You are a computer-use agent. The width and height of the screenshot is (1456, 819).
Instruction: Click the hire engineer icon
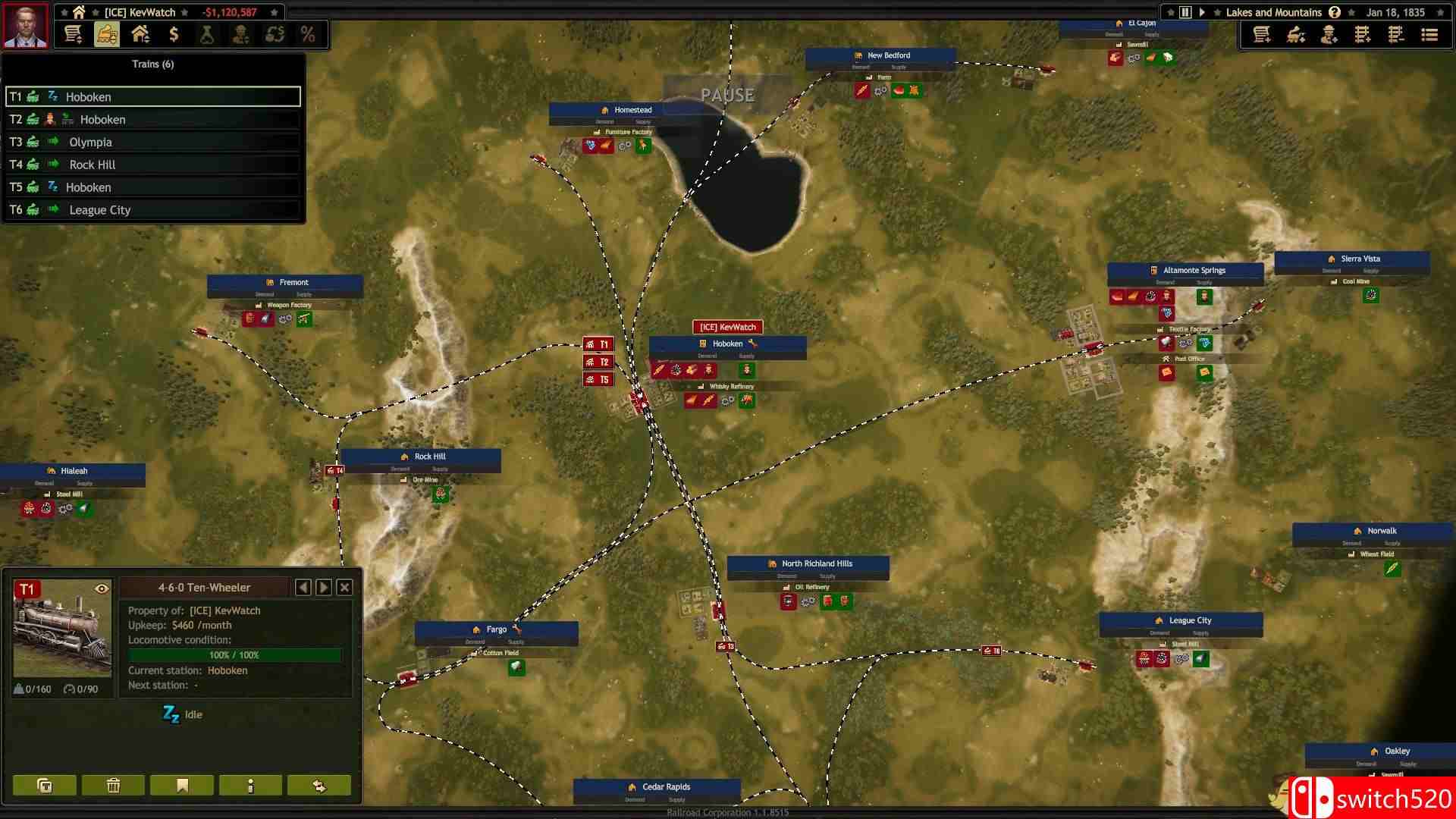[x=1329, y=34]
